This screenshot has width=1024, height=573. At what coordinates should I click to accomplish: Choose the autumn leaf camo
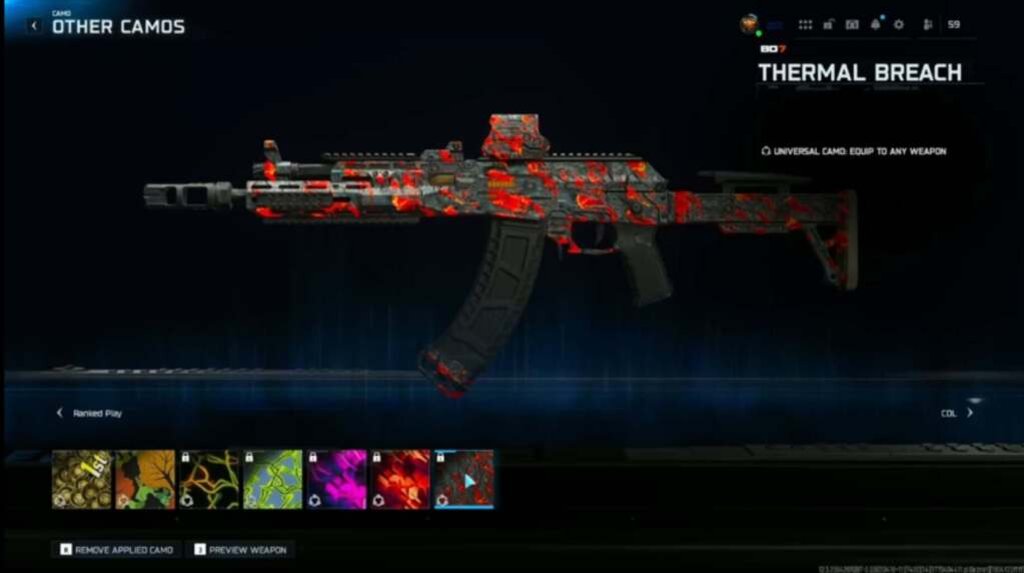pyautogui.click(x=146, y=479)
